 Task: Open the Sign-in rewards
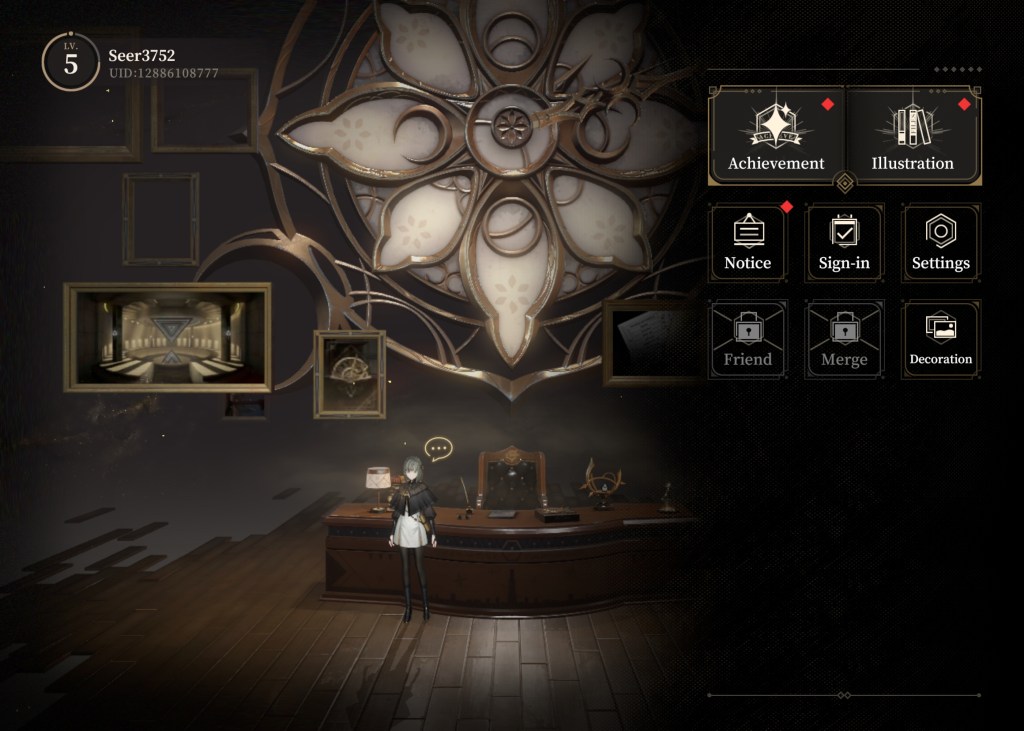click(x=844, y=242)
